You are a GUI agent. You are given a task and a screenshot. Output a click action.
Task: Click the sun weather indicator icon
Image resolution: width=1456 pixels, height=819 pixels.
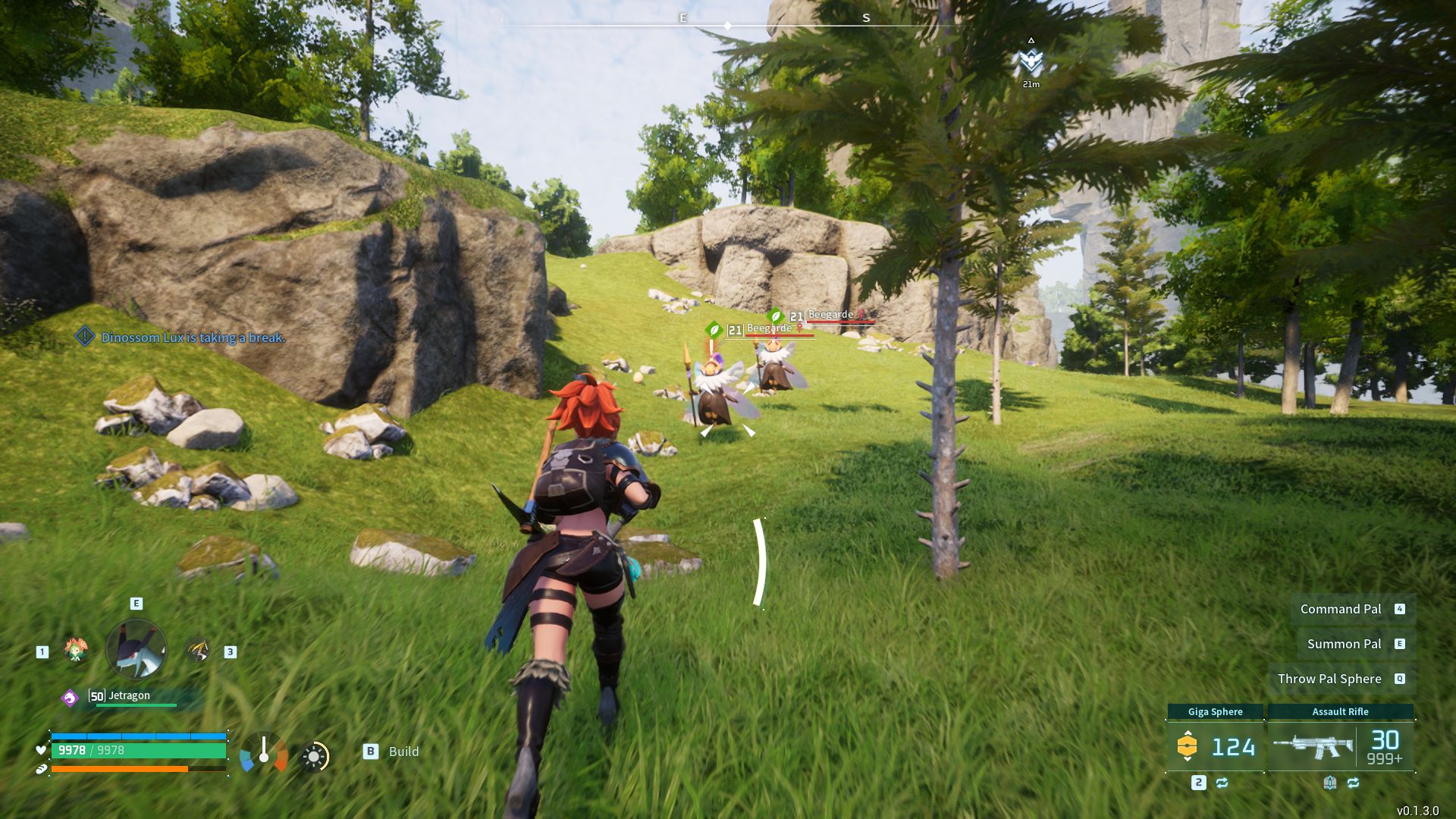pyautogui.click(x=314, y=756)
